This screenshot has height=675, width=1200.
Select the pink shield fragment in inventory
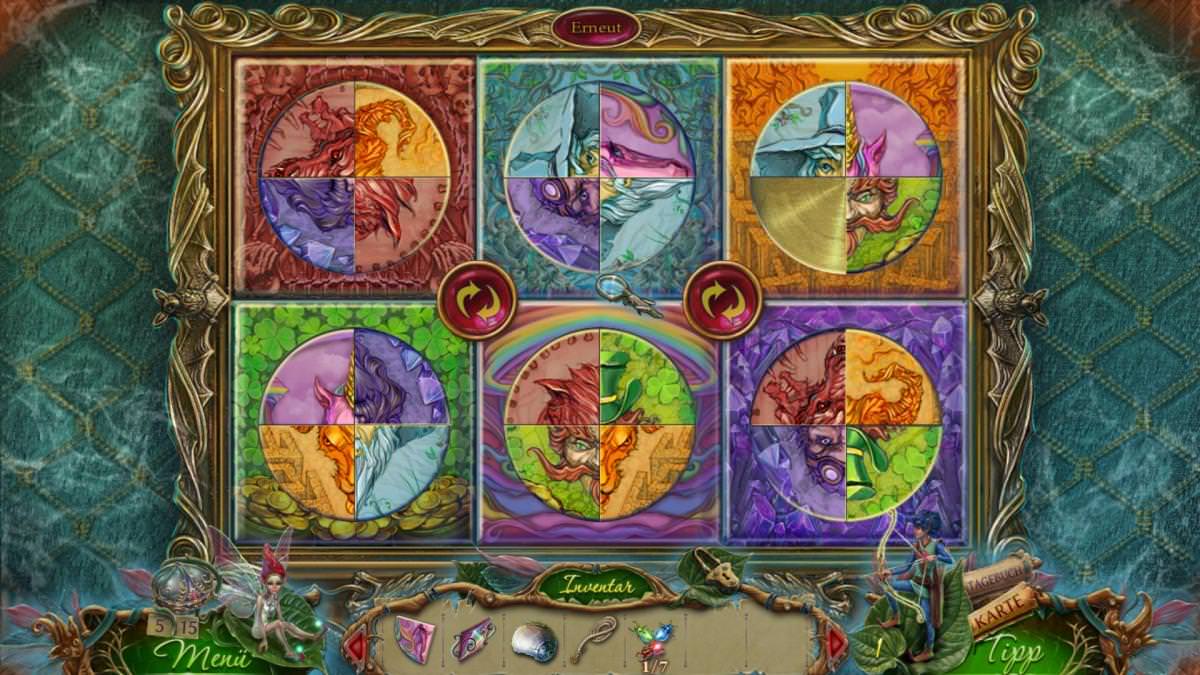(414, 638)
